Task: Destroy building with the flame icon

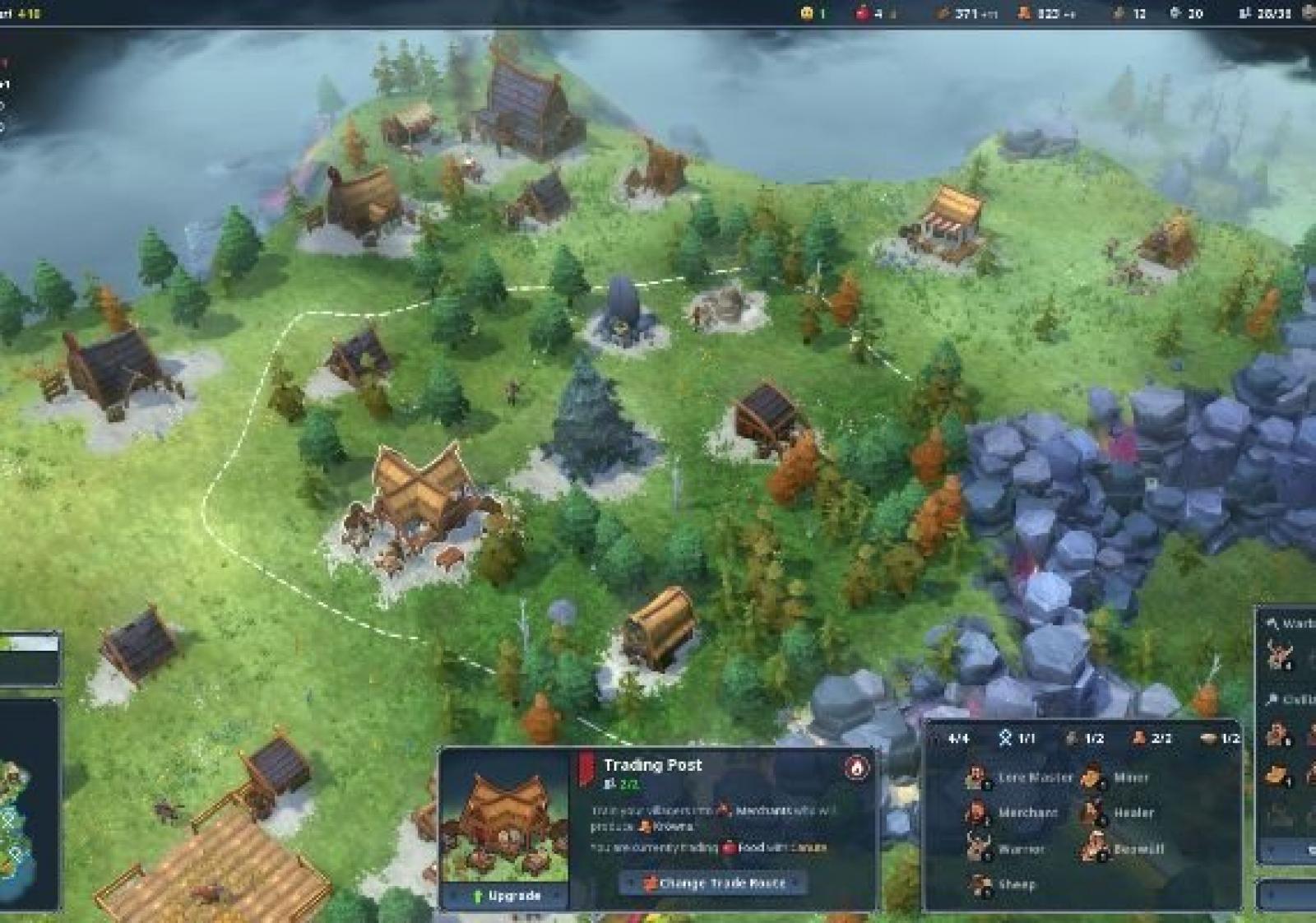Action: [856, 767]
